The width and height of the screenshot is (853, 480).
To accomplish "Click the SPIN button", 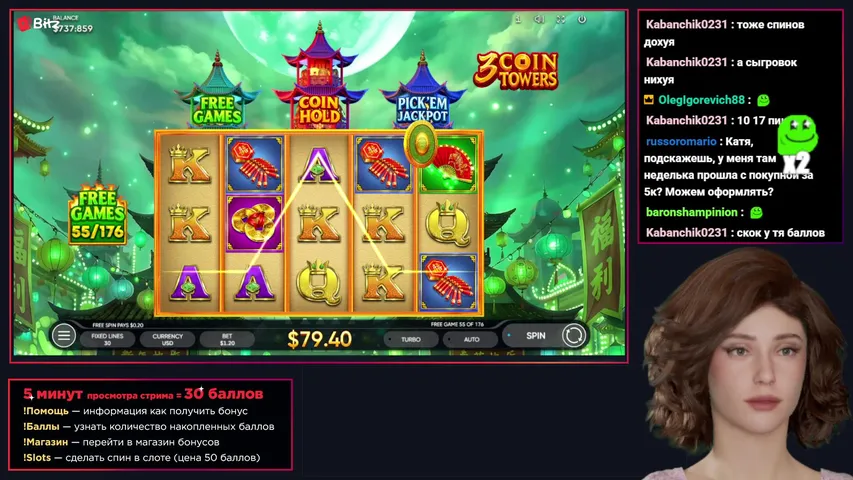I will pos(536,336).
